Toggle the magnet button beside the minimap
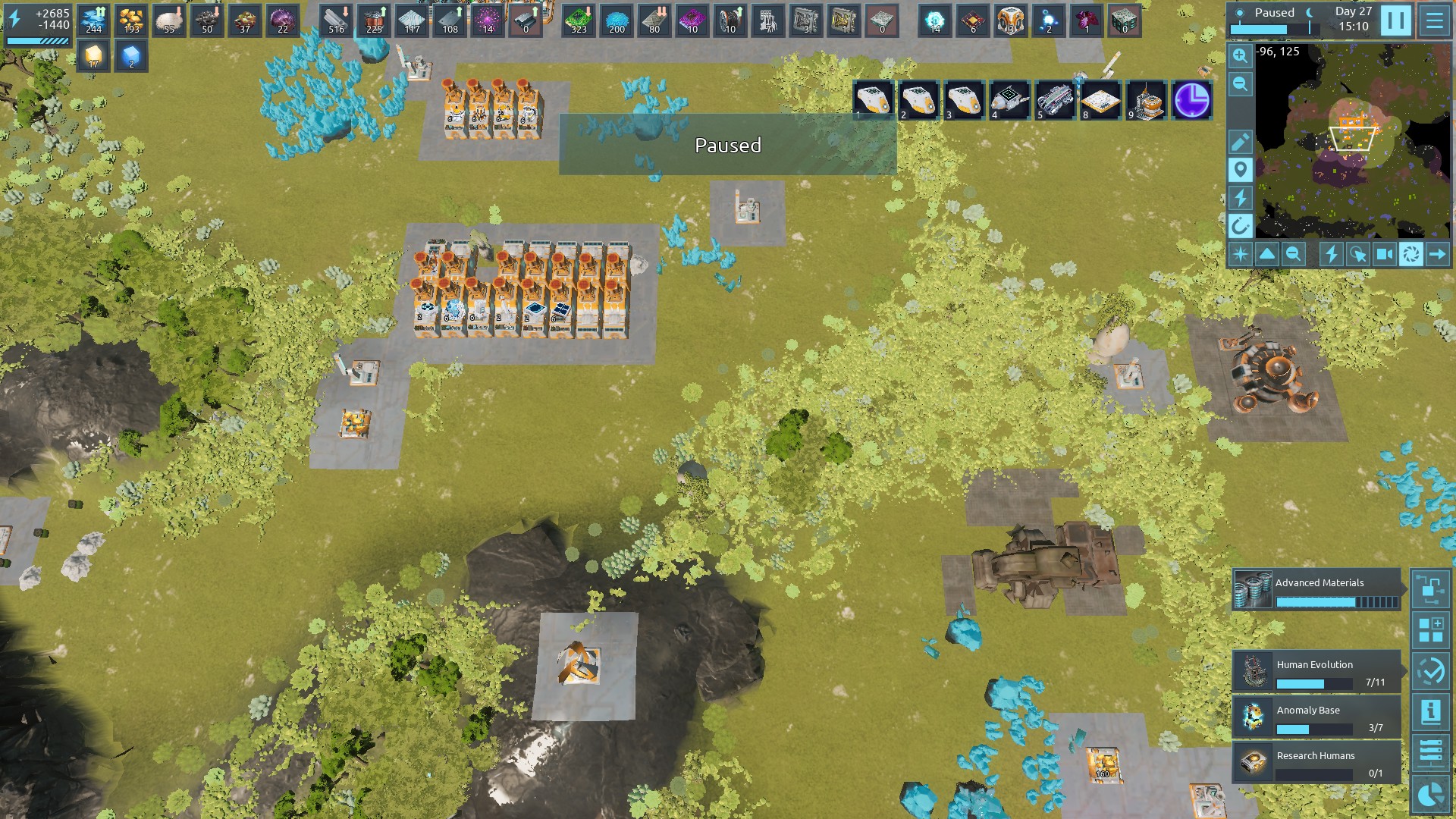Viewport: 1456px width, 819px height. tap(1240, 226)
